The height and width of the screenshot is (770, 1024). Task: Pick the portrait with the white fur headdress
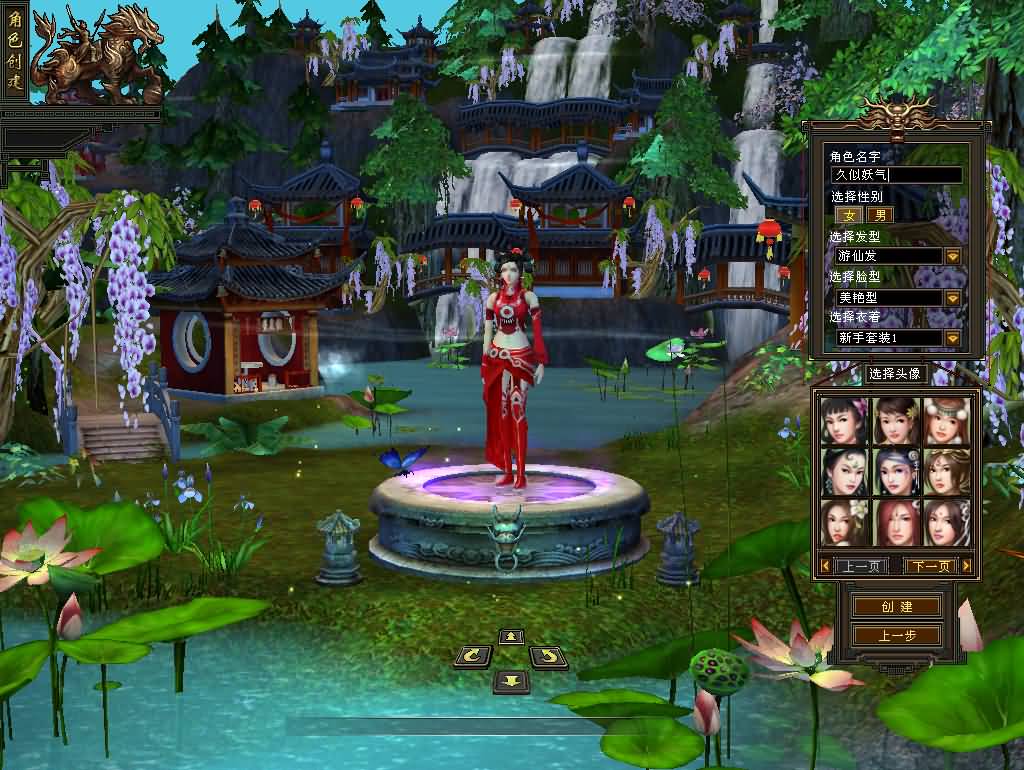946,420
